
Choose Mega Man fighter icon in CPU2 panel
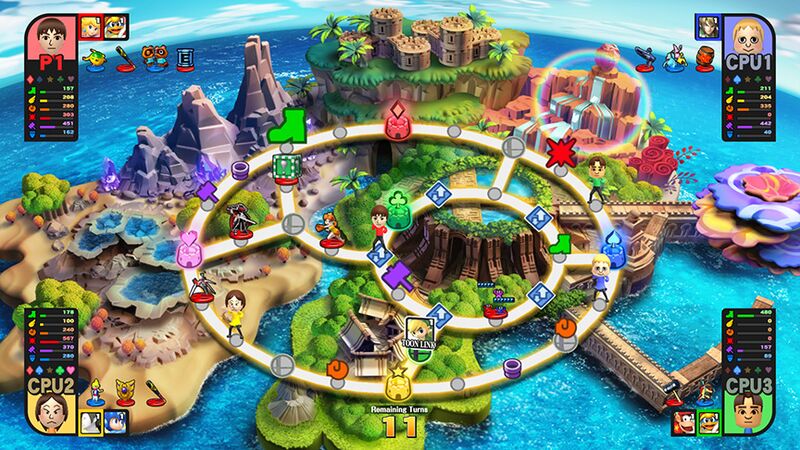coord(115,421)
